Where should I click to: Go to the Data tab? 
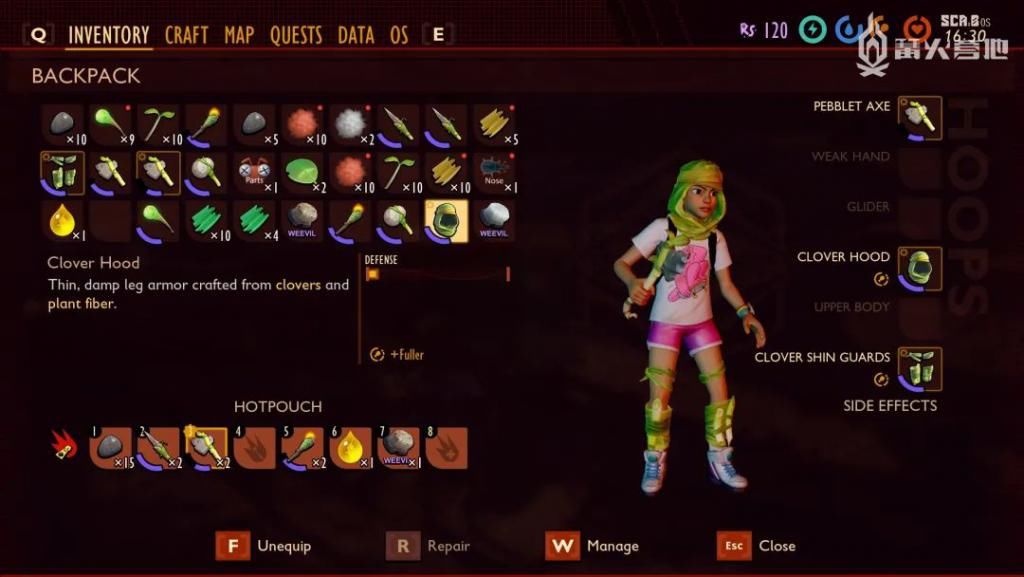[x=355, y=35]
